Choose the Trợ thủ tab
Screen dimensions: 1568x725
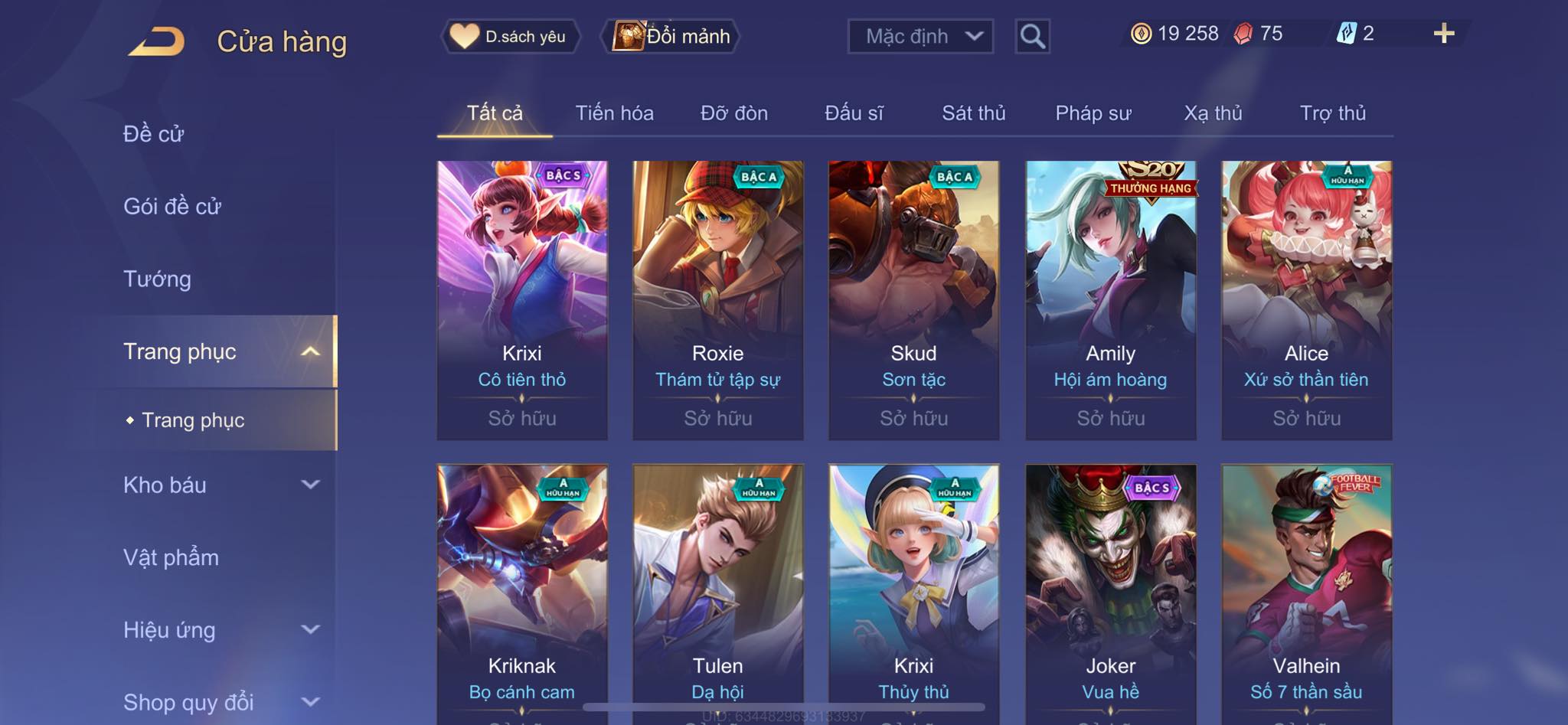click(x=1332, y=113)
